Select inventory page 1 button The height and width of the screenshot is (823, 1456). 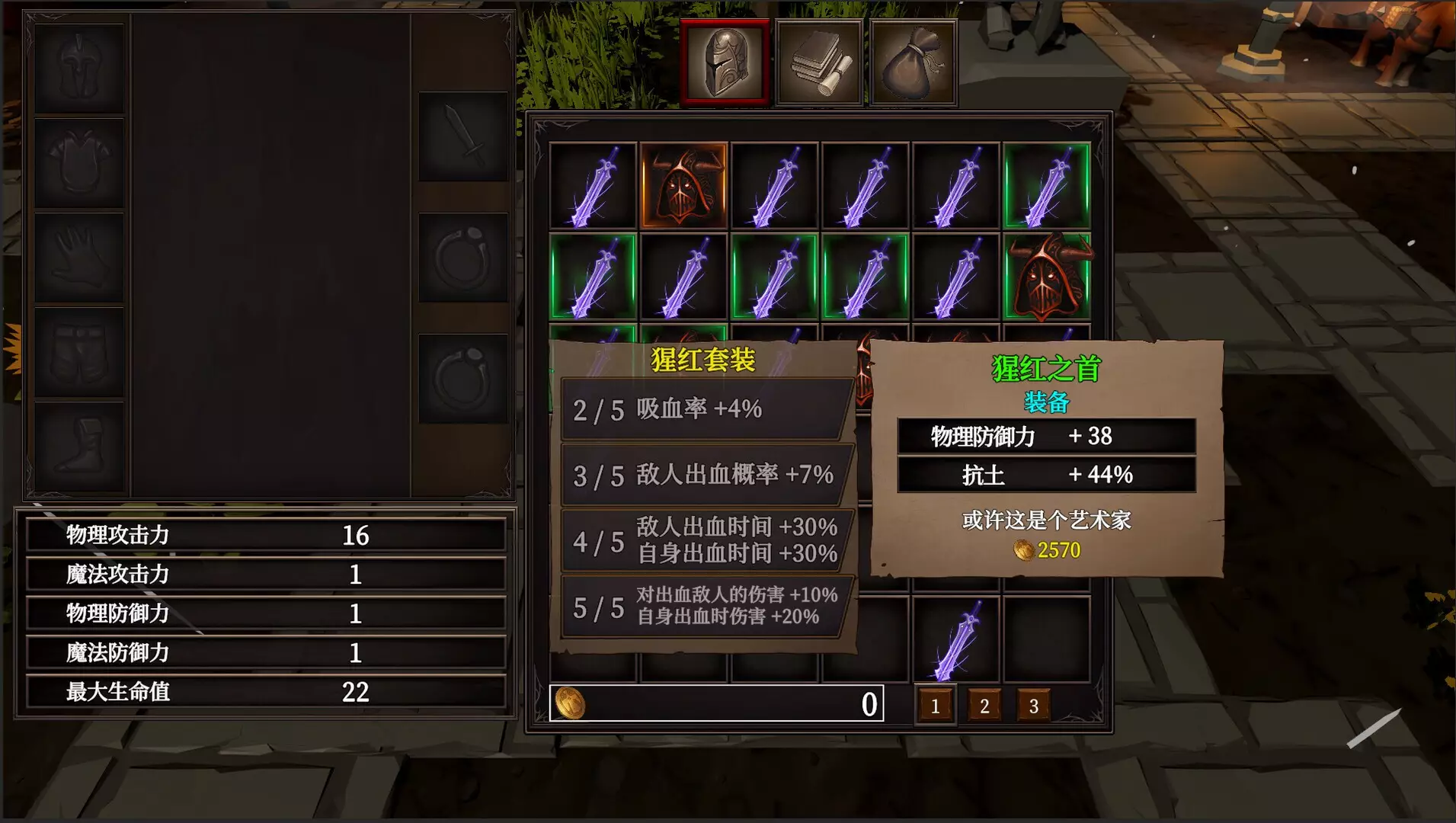[x=936, y=705]
